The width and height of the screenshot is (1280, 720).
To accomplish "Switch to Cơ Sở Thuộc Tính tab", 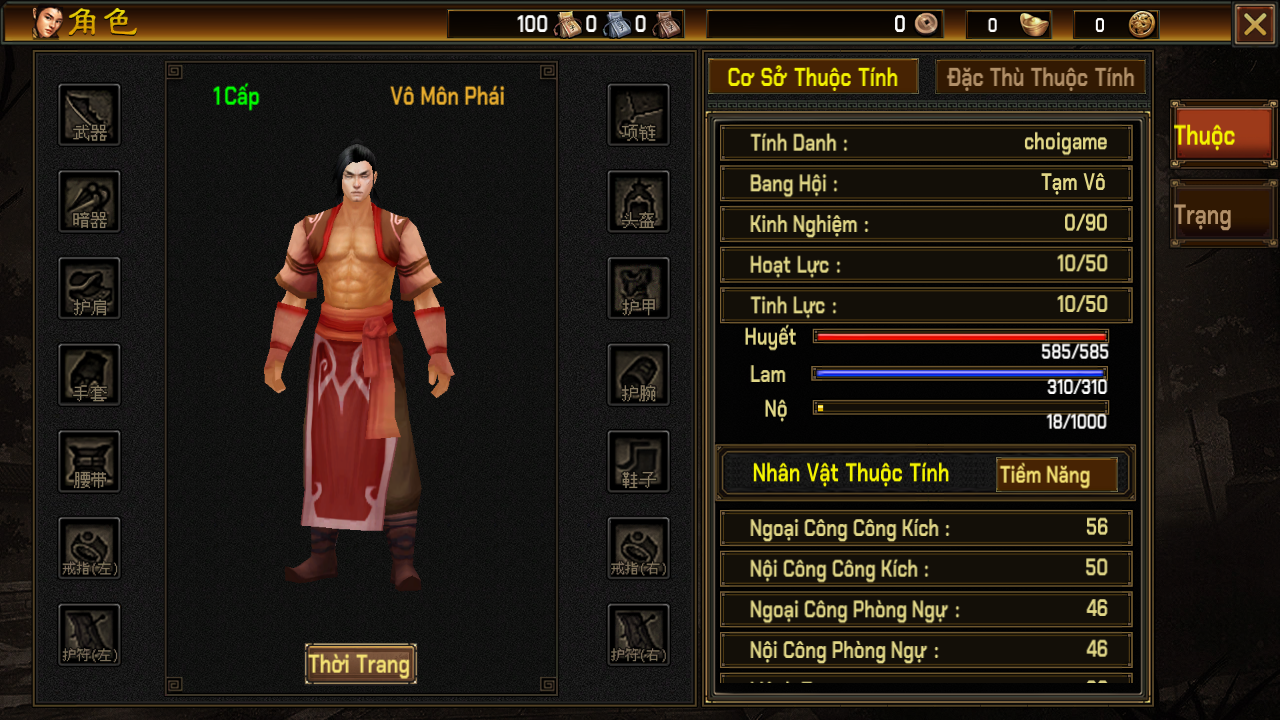I will (x=812, y=78).
